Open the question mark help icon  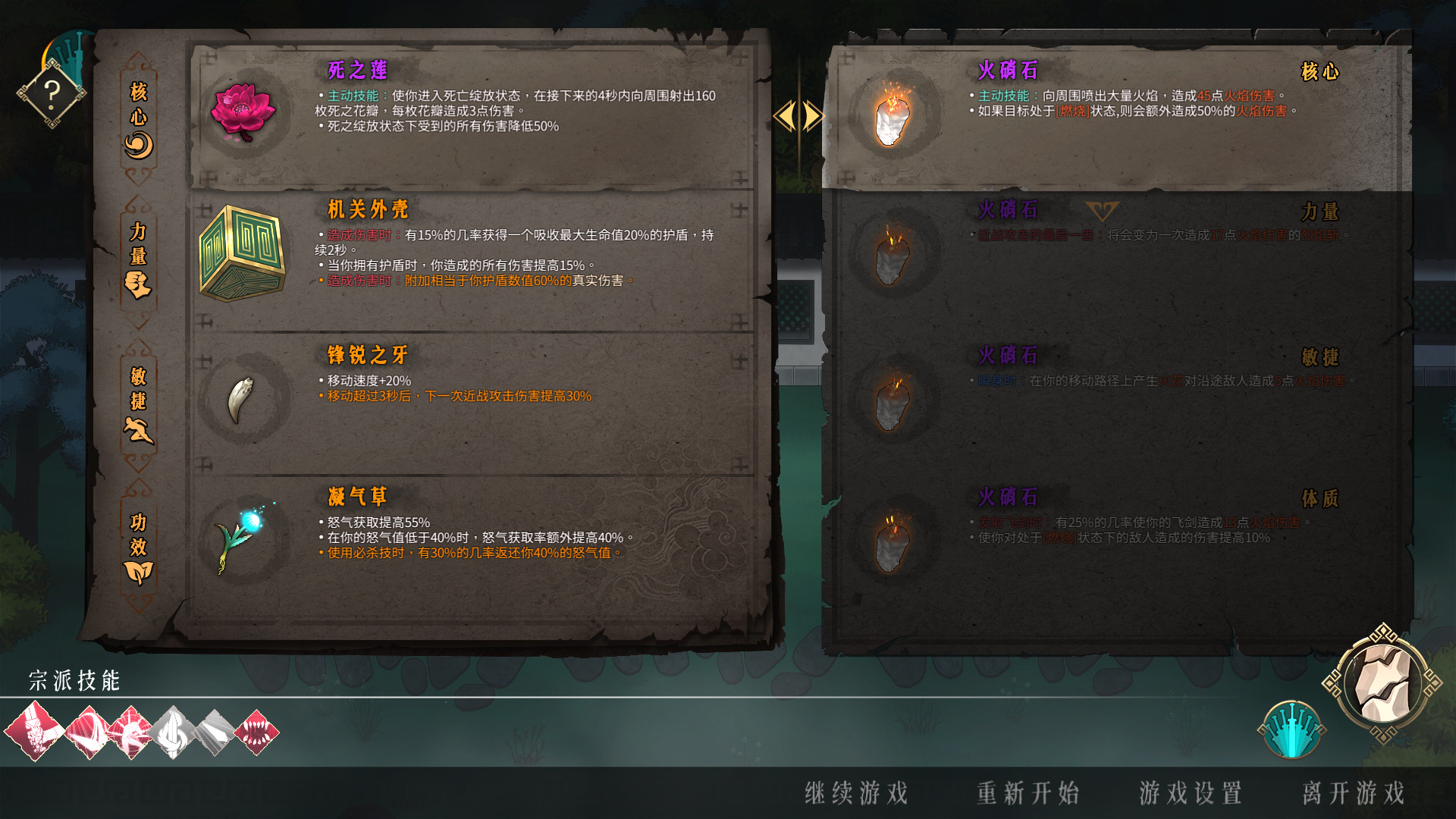click(51, 93)
